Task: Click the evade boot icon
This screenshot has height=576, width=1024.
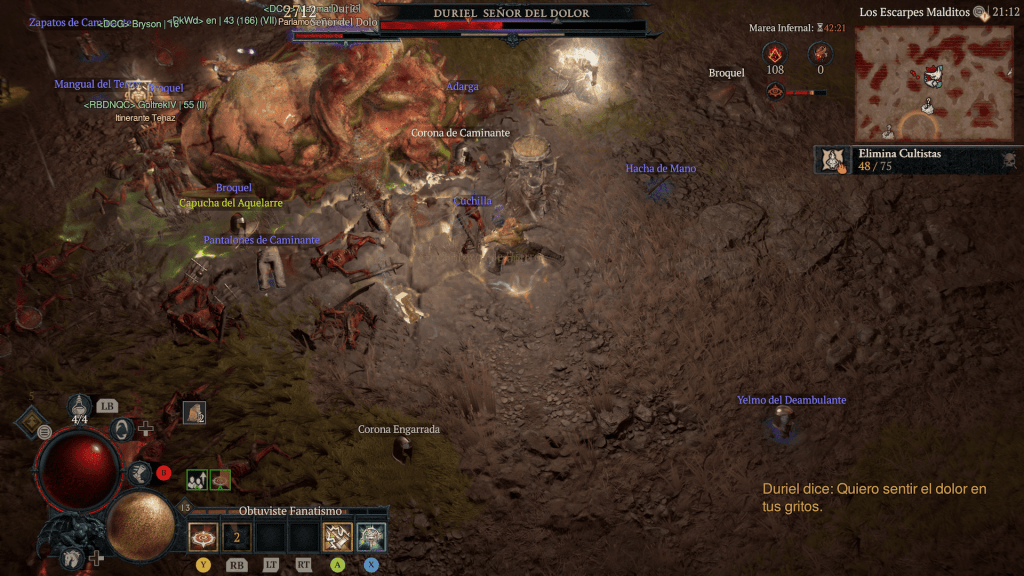Action: tap(141, 473)
